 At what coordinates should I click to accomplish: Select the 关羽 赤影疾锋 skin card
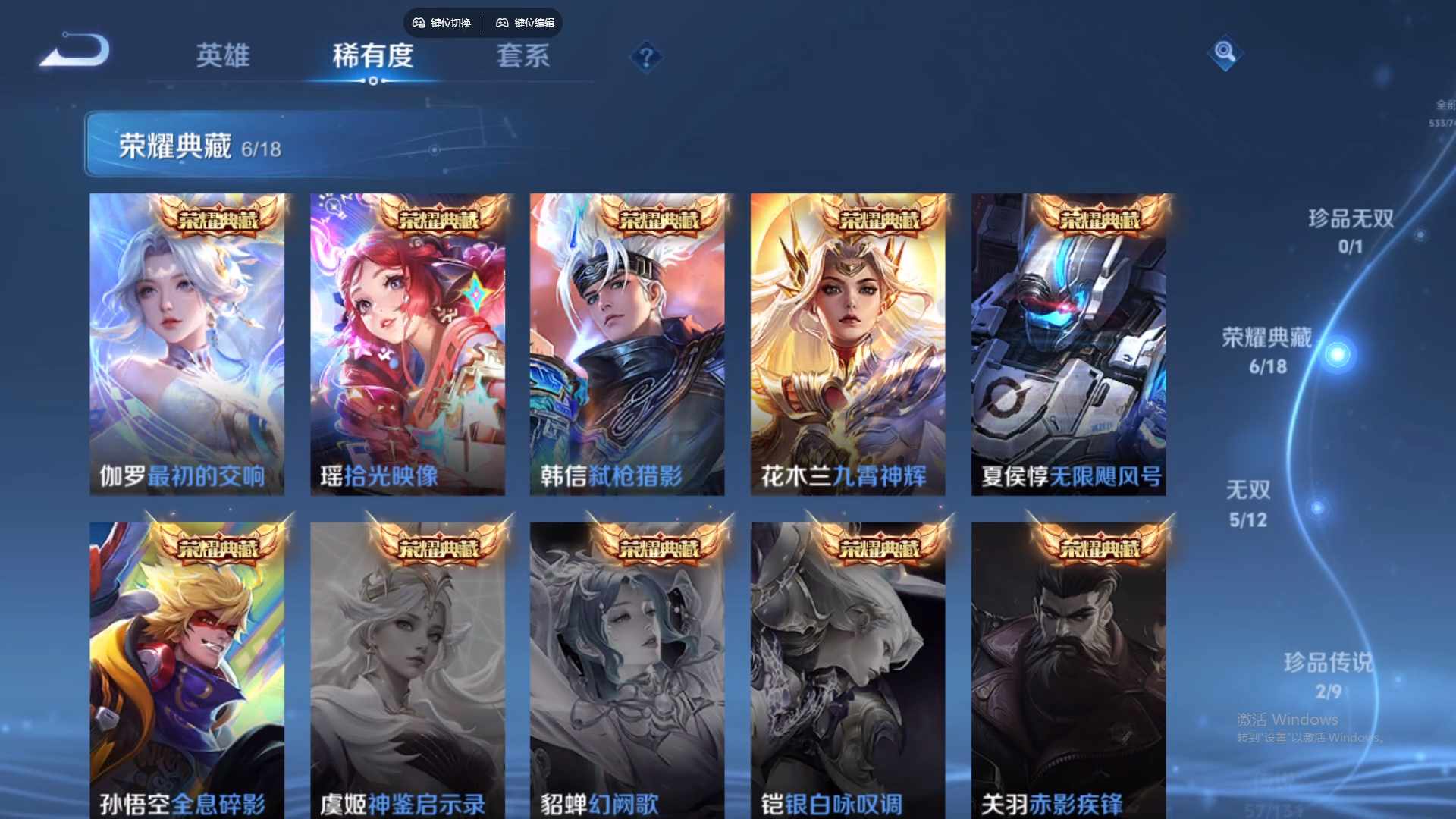tap(1068, 667)
